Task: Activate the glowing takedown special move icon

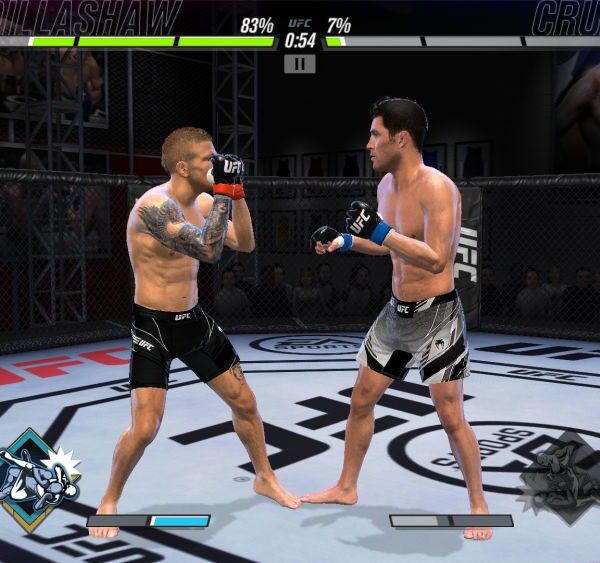Action: [37, 479]
